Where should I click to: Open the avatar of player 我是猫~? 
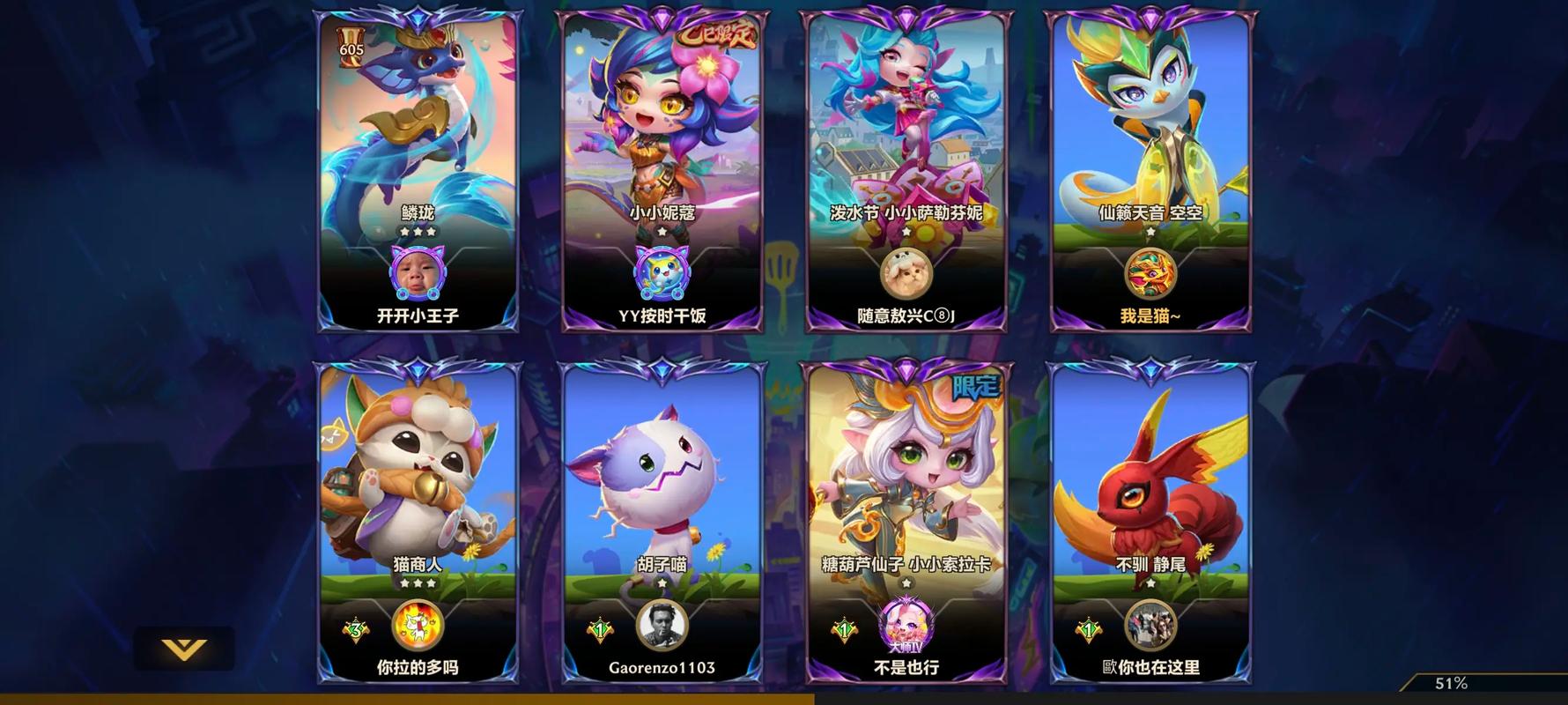coord(1150,273)
